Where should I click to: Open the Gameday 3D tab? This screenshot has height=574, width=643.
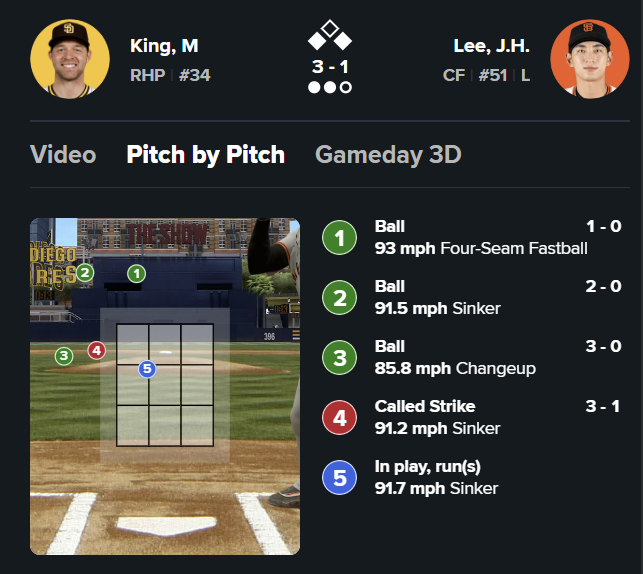[388, 155]
